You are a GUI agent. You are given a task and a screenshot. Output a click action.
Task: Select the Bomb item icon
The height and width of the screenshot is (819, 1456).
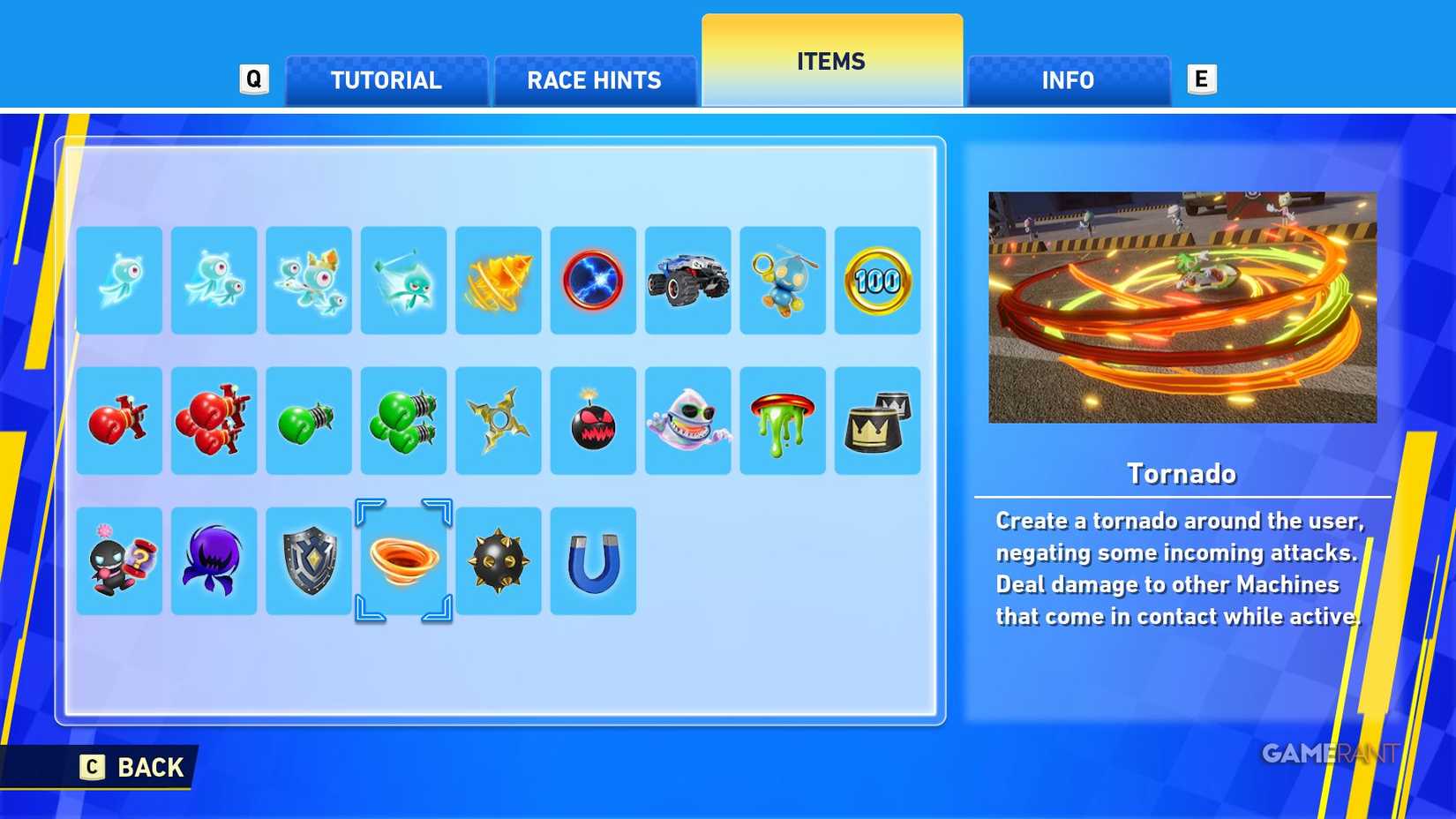[x=593, y=420]
